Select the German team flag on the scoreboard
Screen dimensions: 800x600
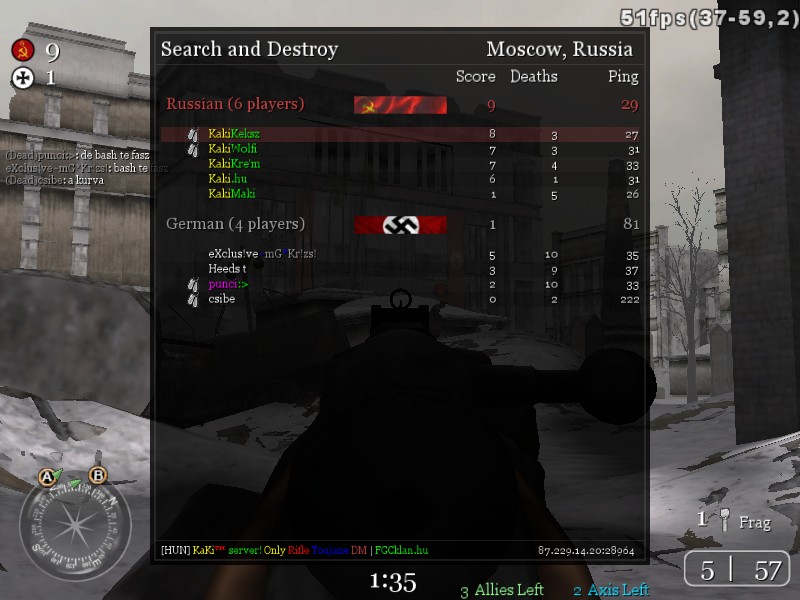click(400, 225)
